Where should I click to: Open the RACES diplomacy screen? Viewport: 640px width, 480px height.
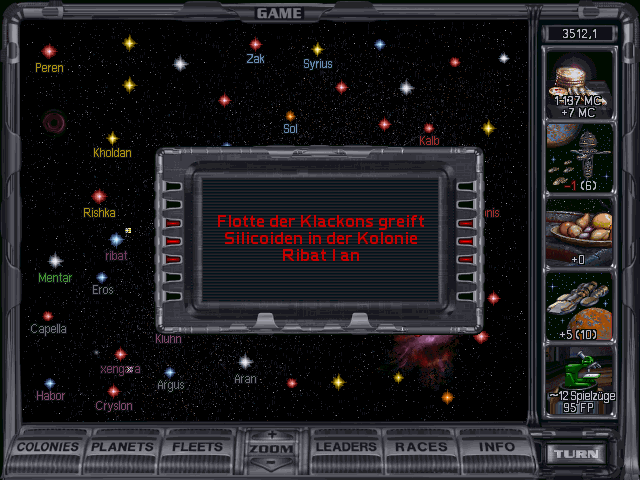(x=421, y=447)
